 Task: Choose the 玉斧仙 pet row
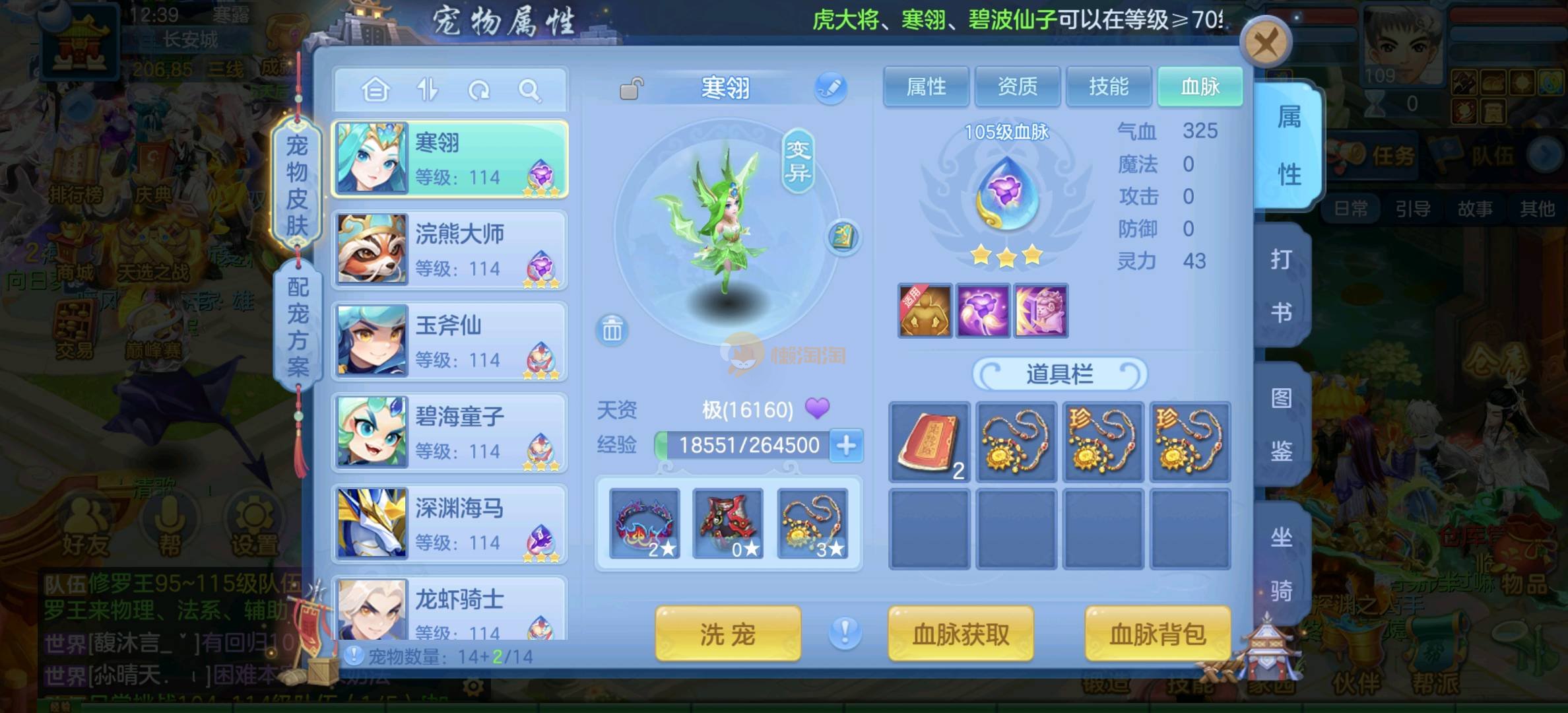coord(450,341)
